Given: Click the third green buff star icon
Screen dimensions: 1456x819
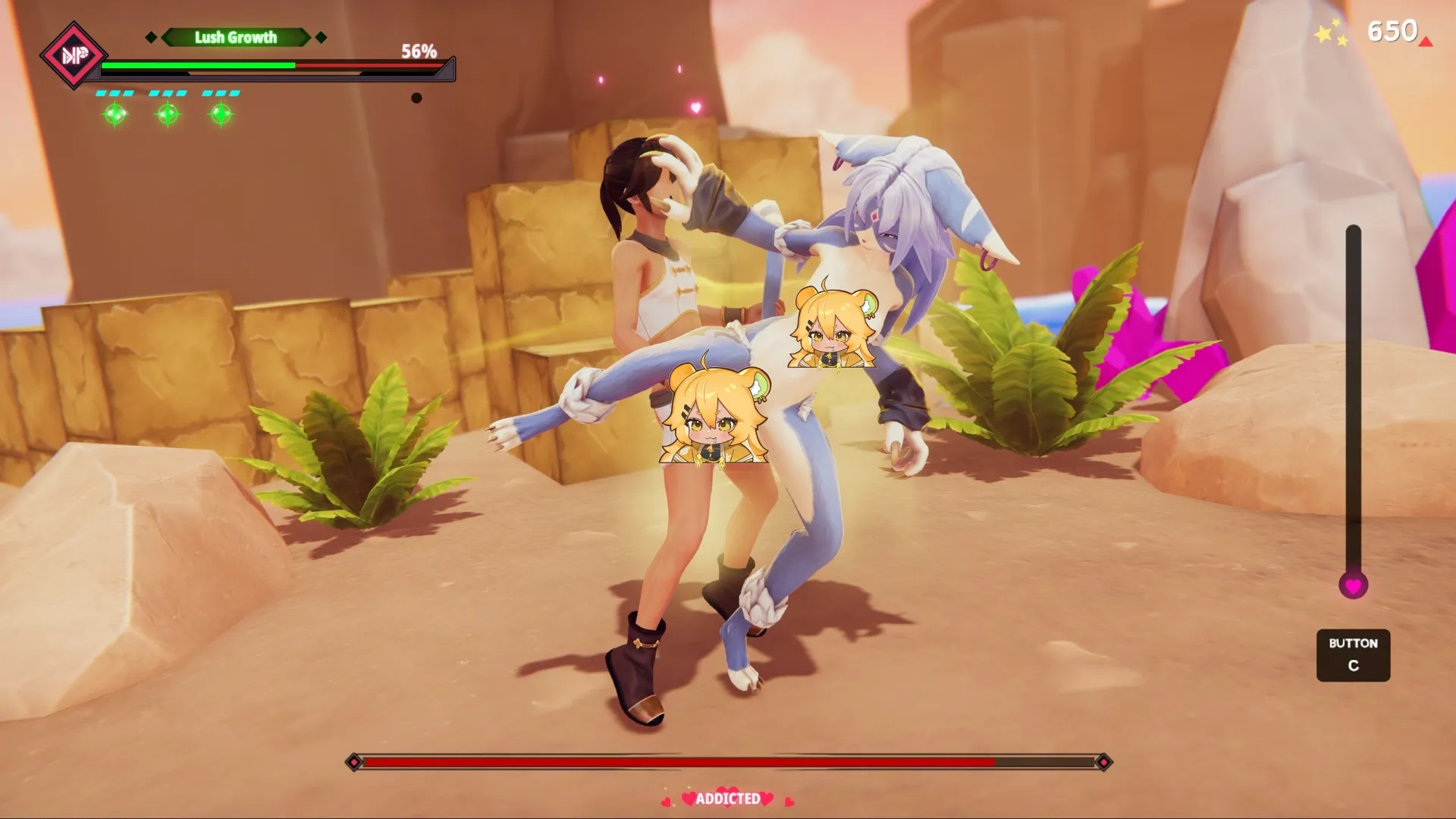Looking at the screenshot, I should [x=220, y=115].
